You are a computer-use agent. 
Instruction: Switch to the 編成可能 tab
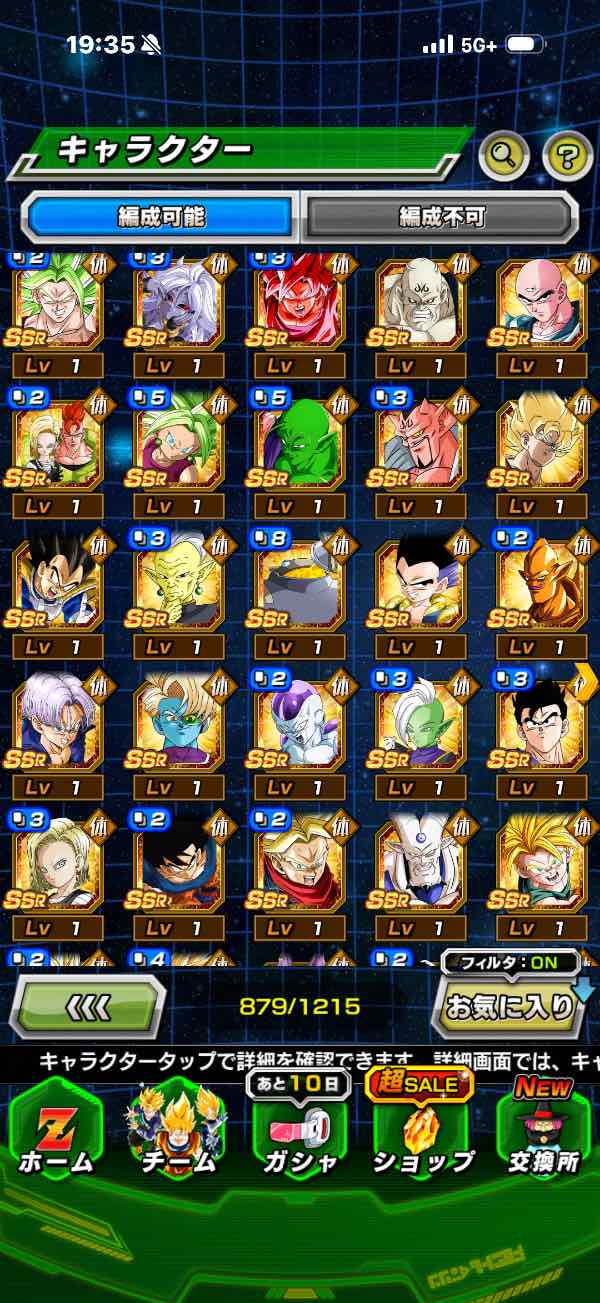(x=161, y=216)
